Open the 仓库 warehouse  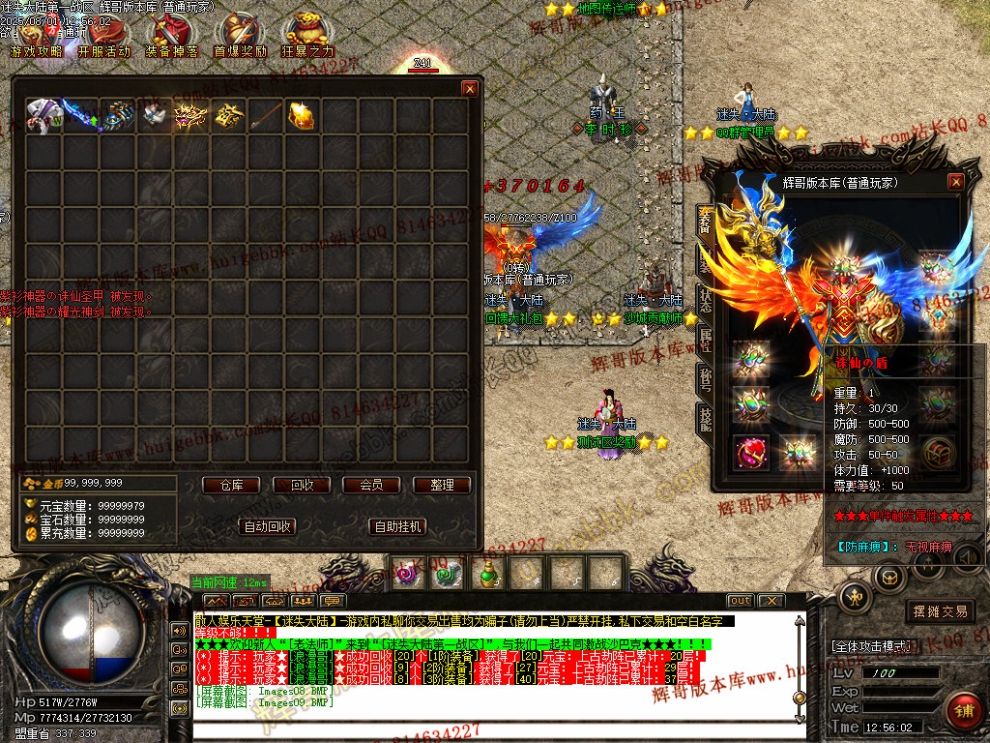click(231, 485)
